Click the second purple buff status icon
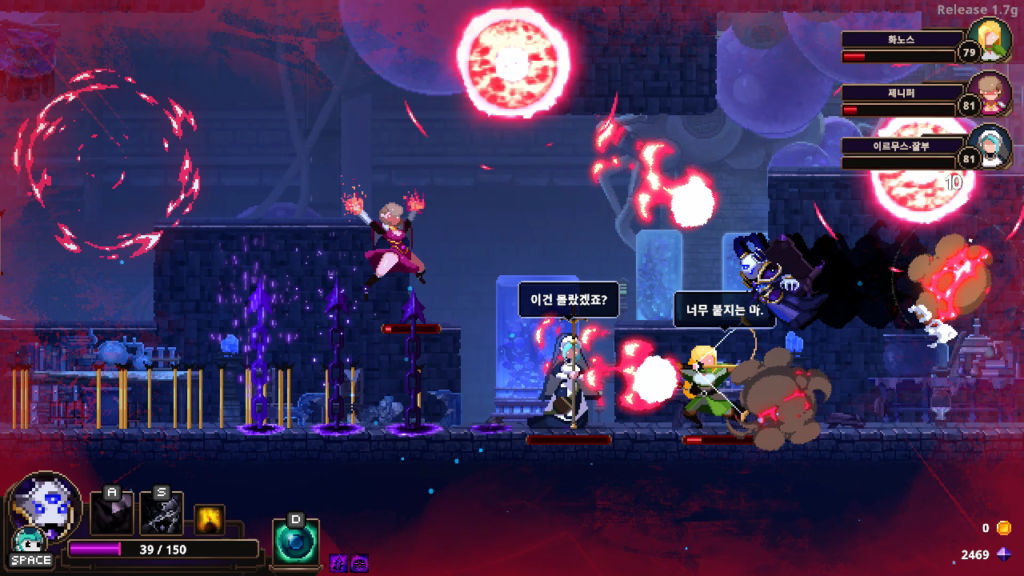The image size is (1024, 576). tap(358, 563)
